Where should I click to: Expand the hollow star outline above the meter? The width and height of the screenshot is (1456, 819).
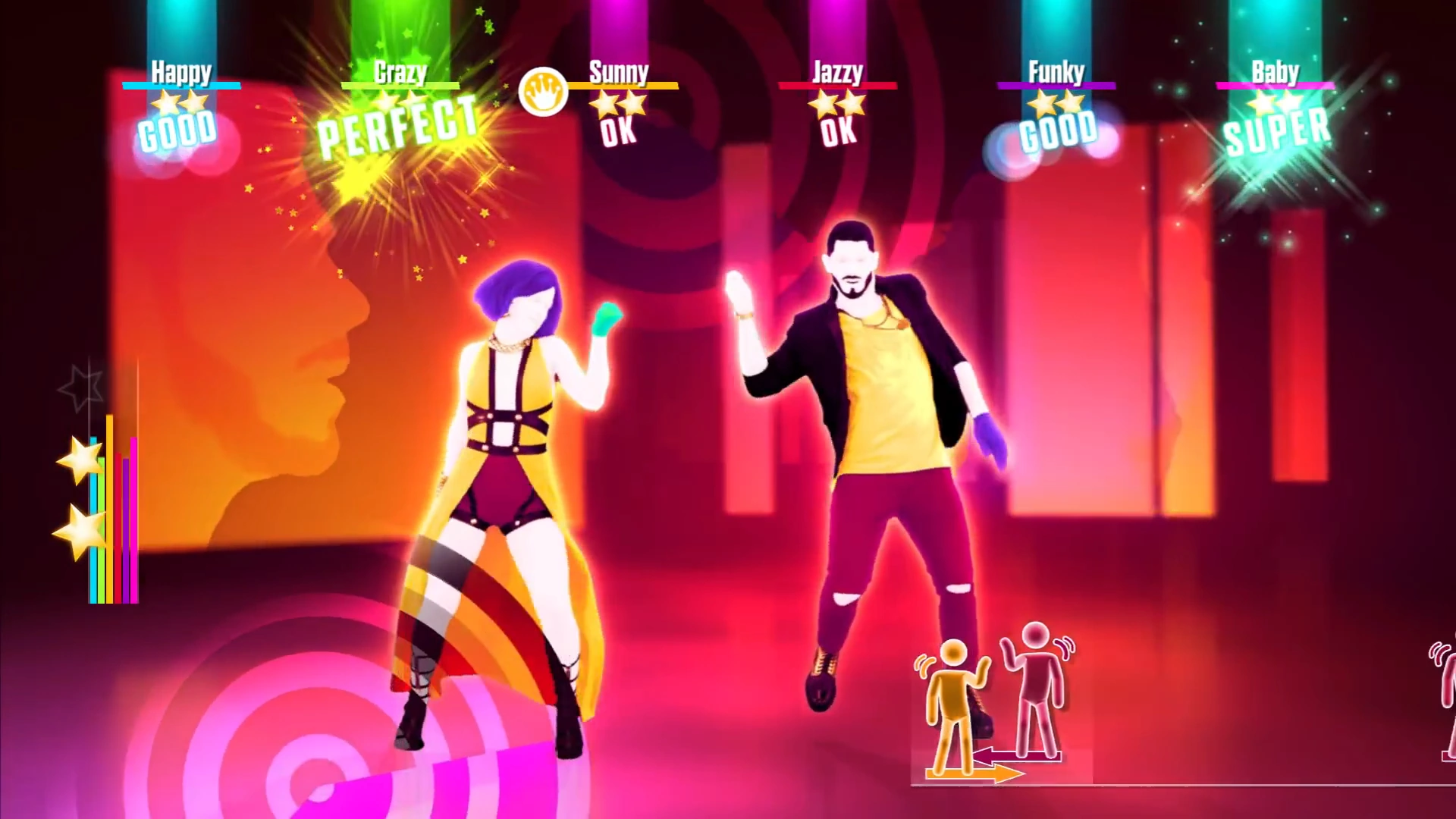coord(87,383)
